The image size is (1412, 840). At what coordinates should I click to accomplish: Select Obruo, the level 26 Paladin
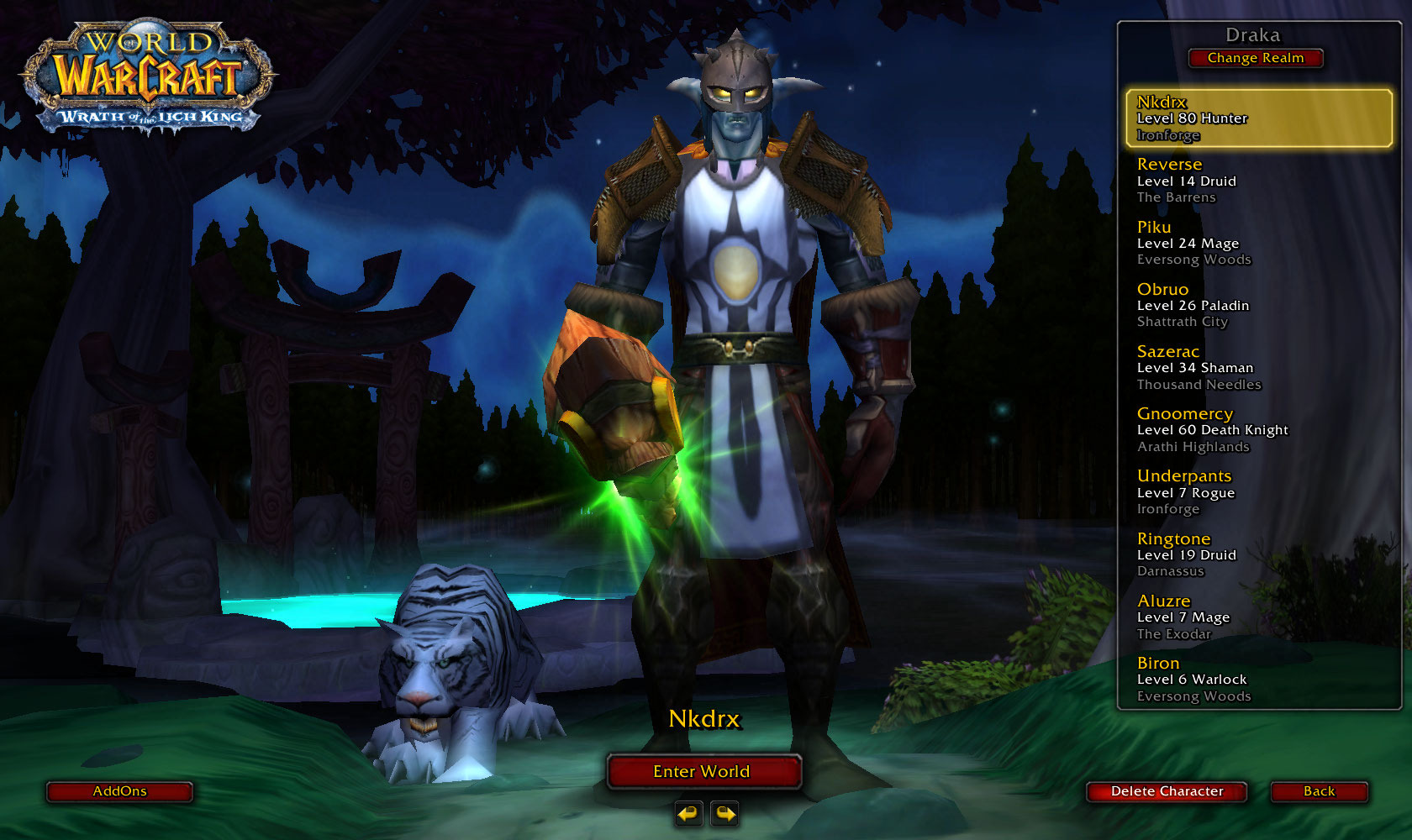point(1258,305)
